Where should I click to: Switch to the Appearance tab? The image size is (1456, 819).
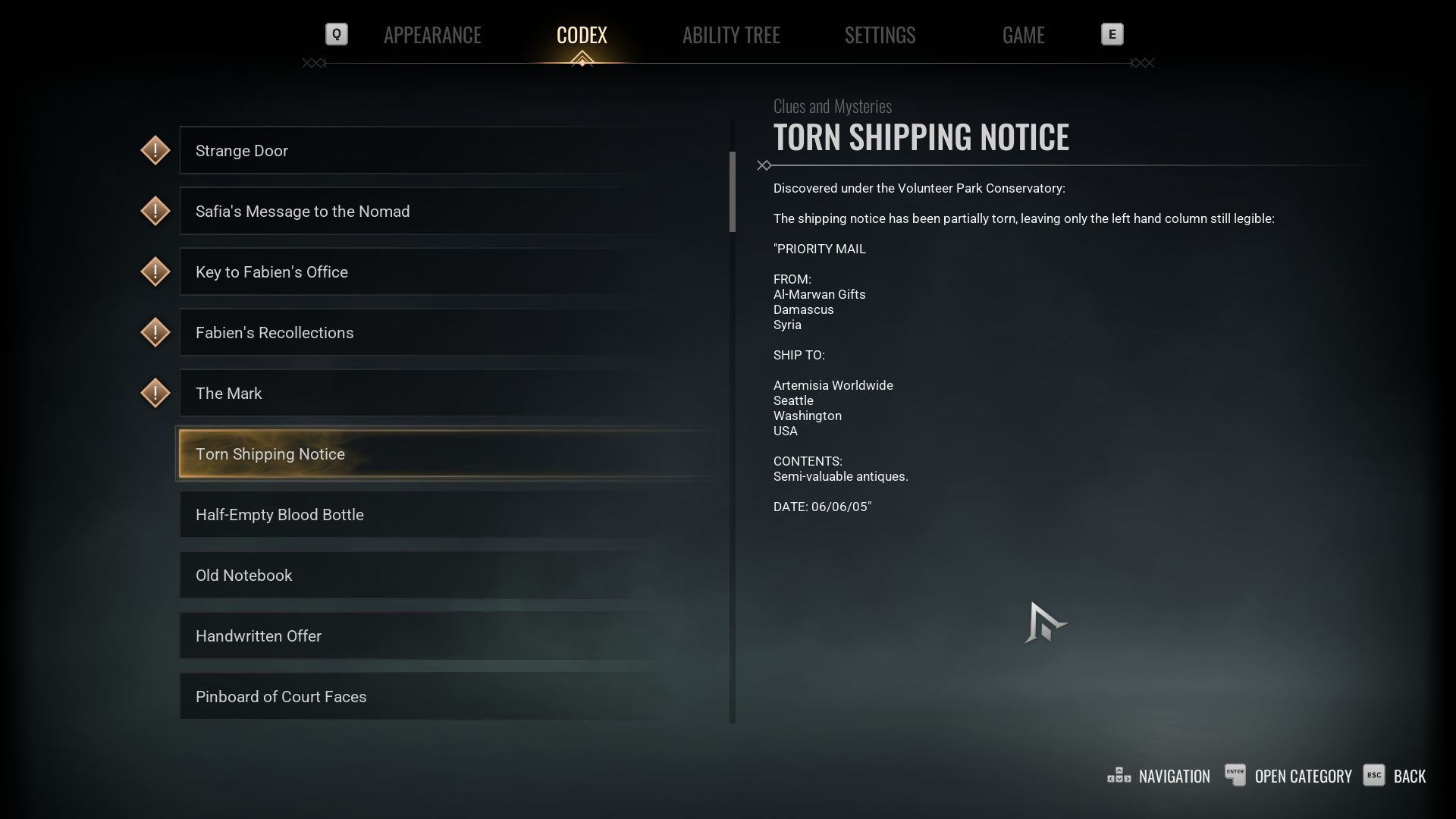432,35
